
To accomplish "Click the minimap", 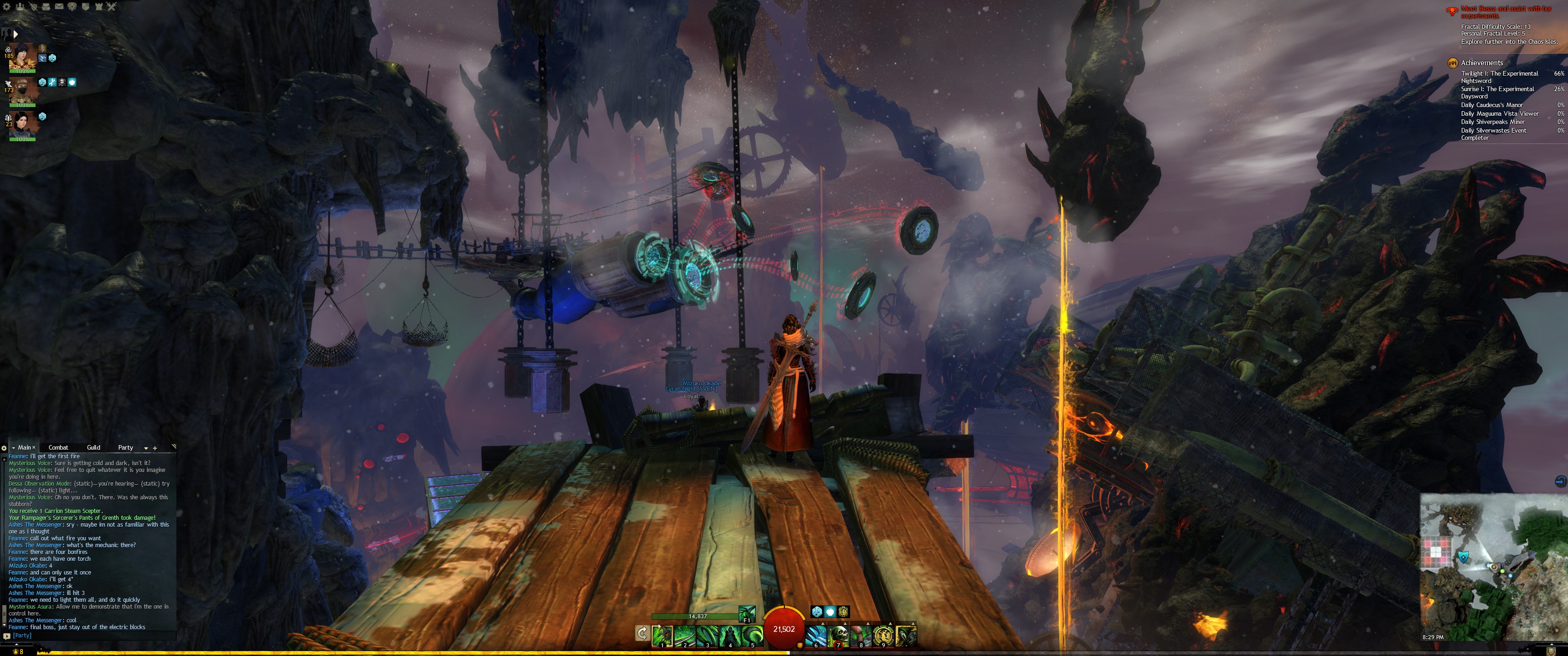I will click(x=1491, y=566).
